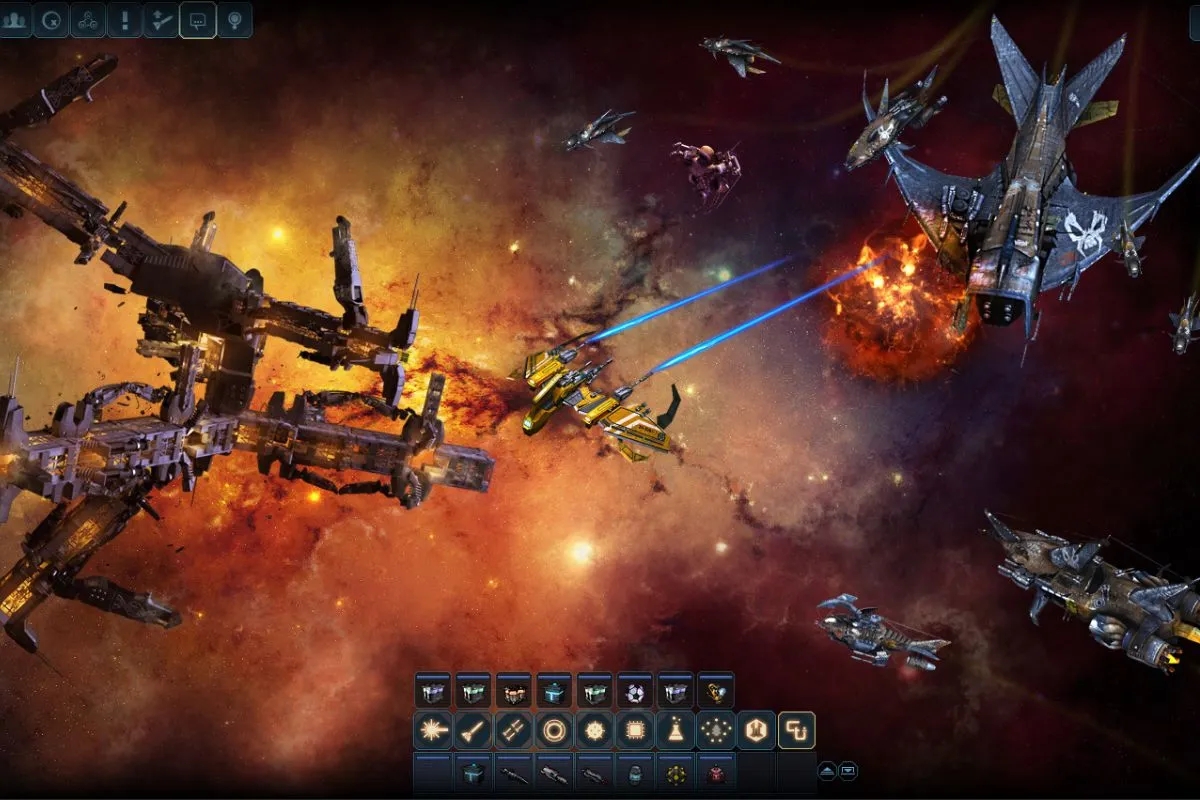Click the white sphere item slot
The image size is (1200, 800).
pos(635,691)
